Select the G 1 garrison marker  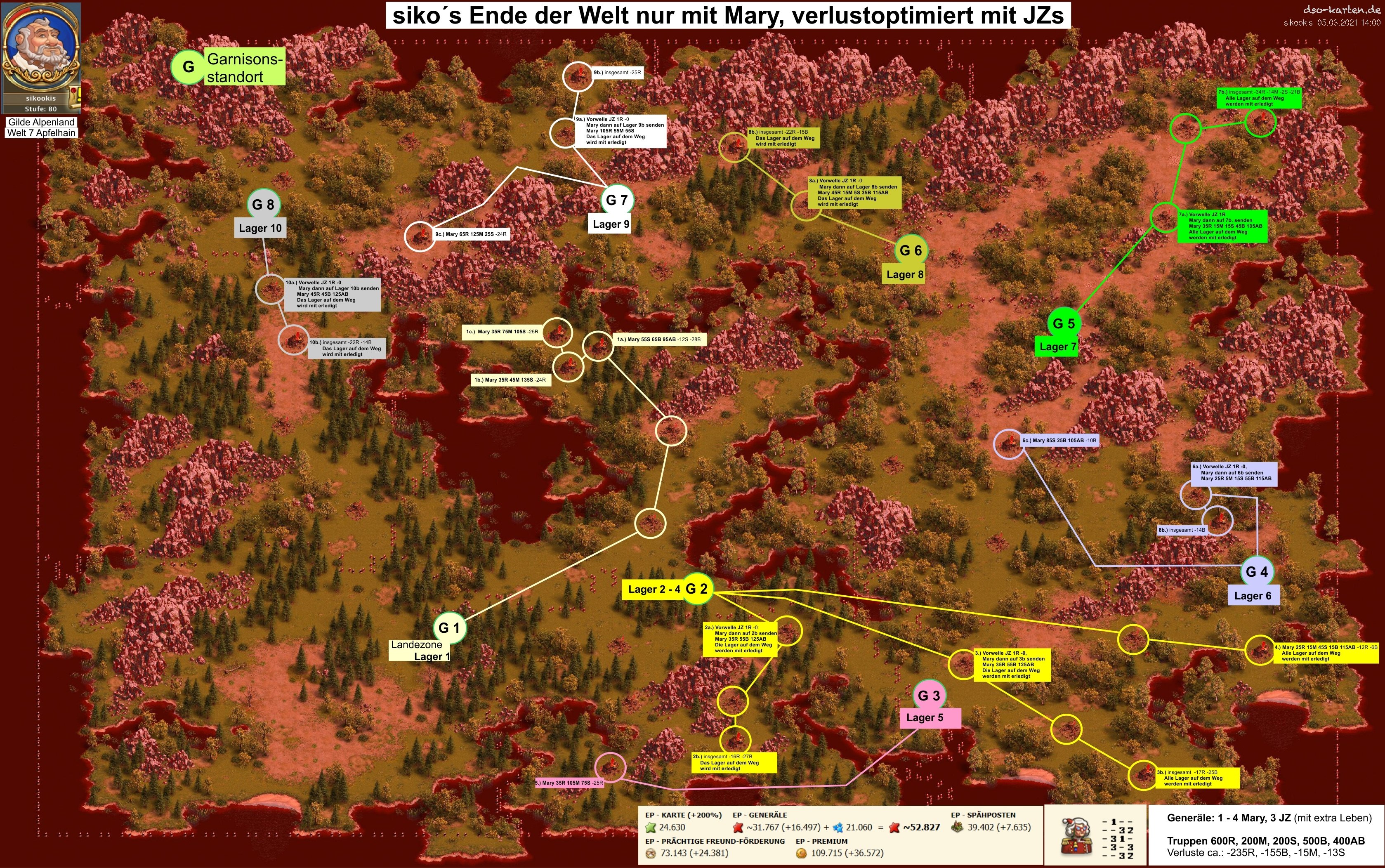tap(449, 628)
